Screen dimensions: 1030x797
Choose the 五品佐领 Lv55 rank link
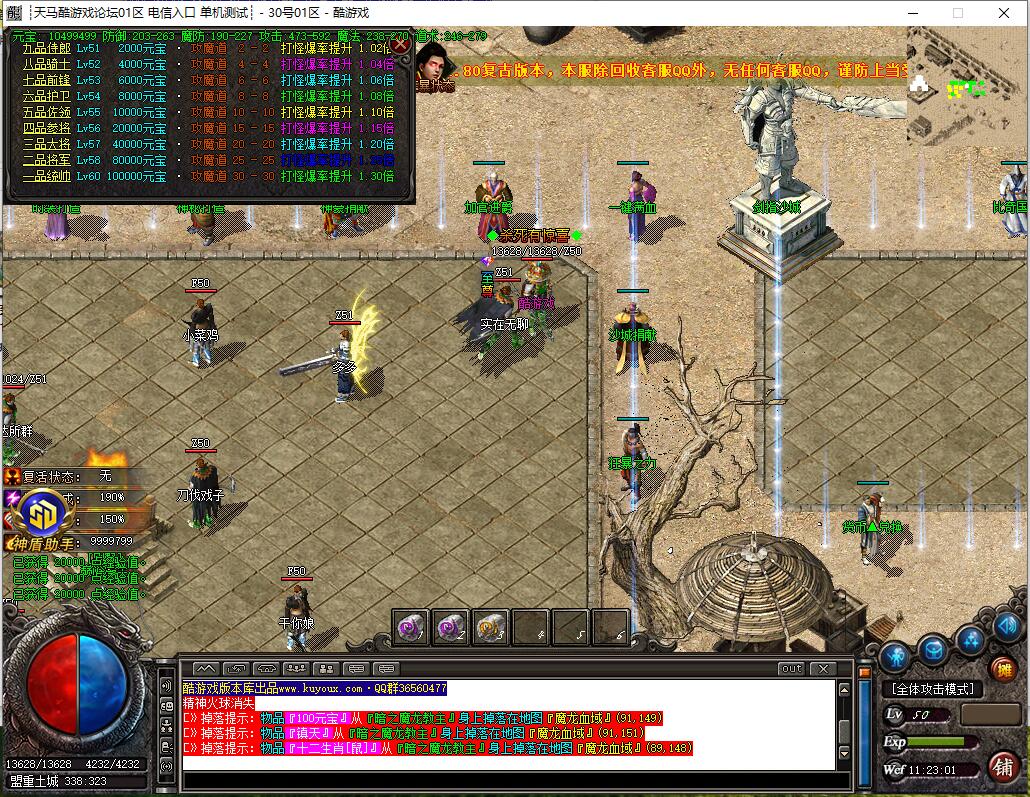(47, 112)
